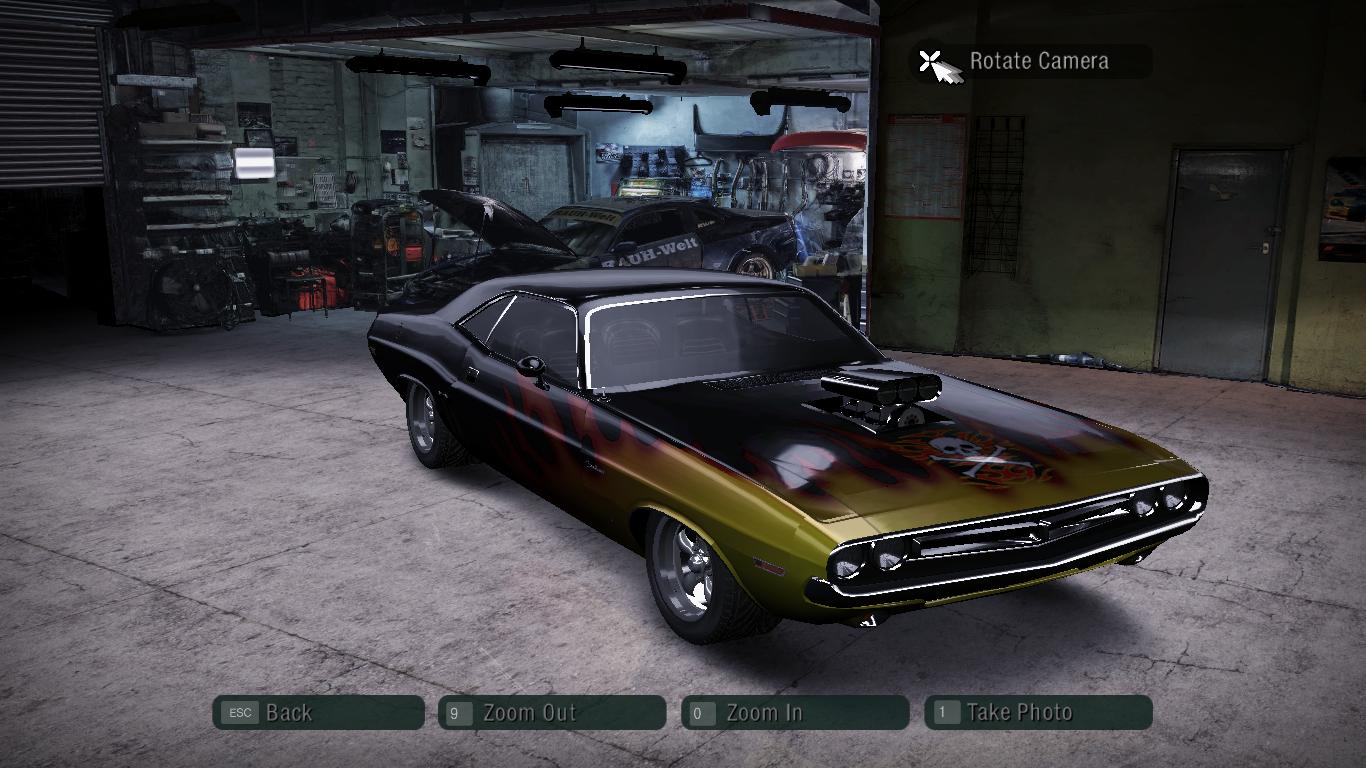Go back with the Back button

(318, 713)
